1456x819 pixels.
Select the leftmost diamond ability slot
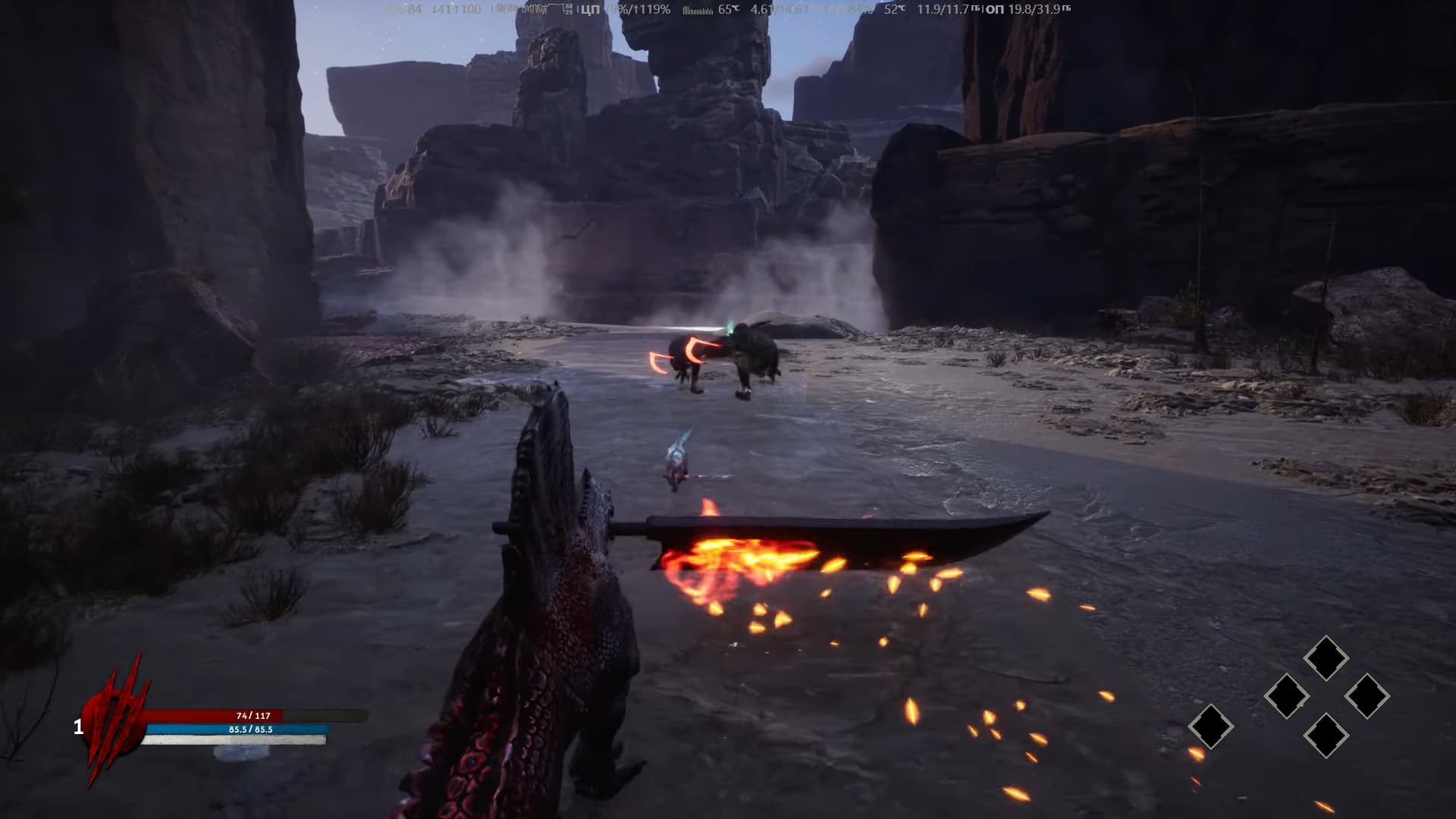coord(1212,726)
